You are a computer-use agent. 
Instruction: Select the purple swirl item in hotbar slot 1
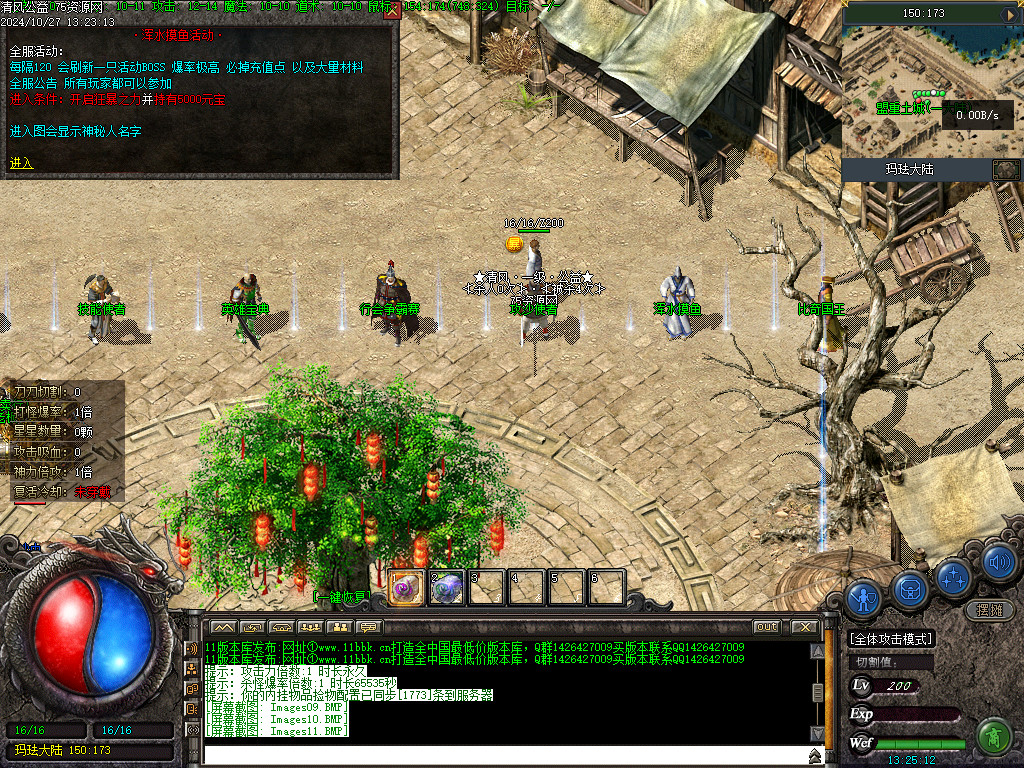403,587
